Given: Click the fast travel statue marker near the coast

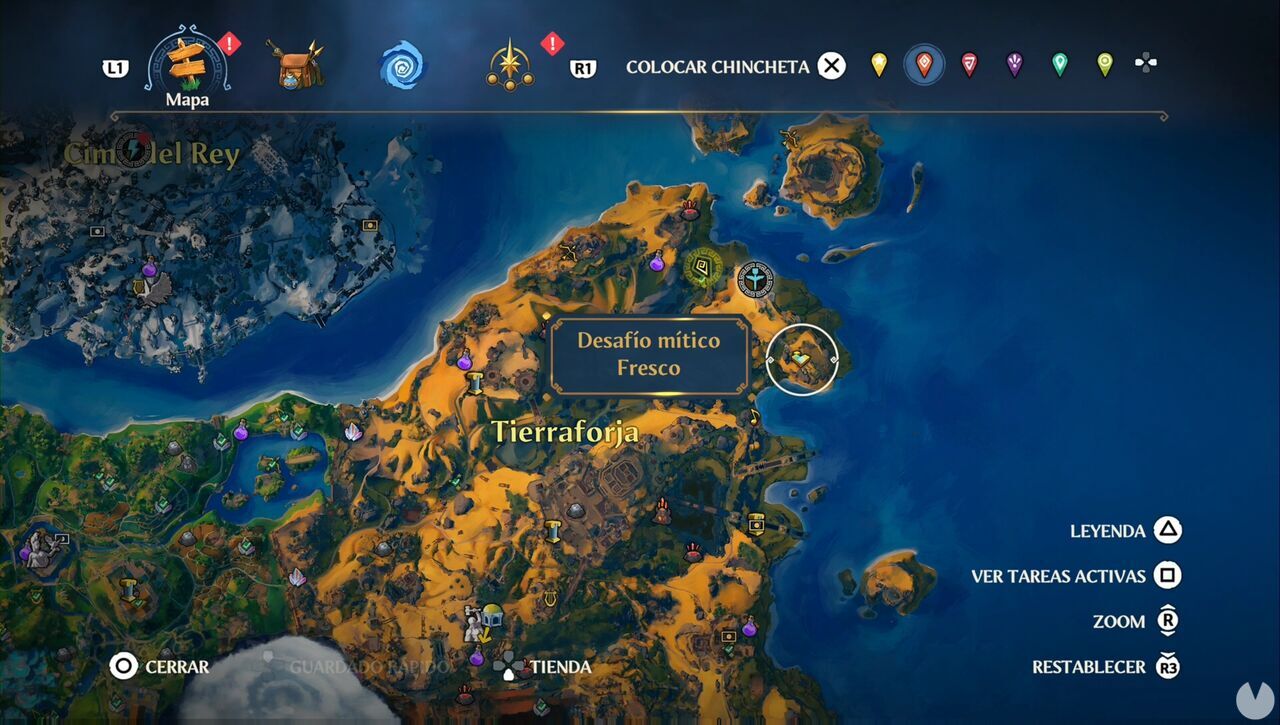Looking at the screenshot, I should pyautogui.click(x=755, y=281).
